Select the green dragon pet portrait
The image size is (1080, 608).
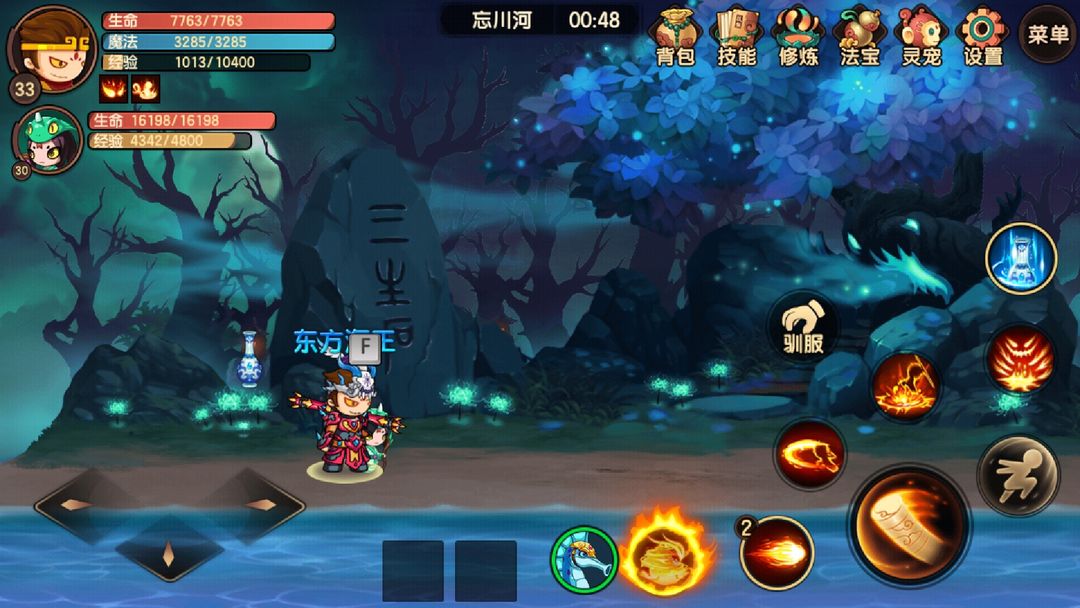click(47, 140)
